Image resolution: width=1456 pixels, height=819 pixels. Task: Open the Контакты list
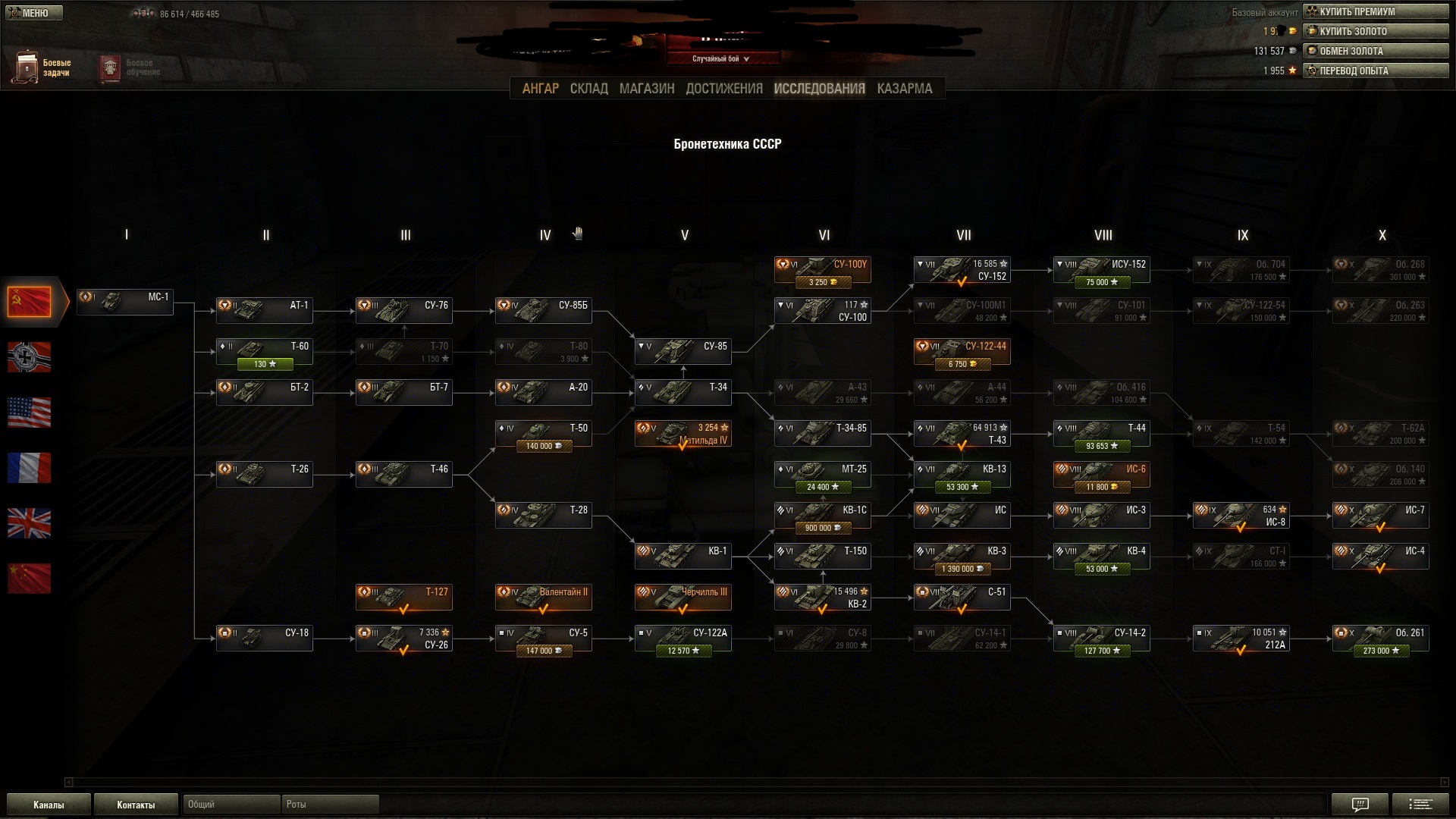136,805
